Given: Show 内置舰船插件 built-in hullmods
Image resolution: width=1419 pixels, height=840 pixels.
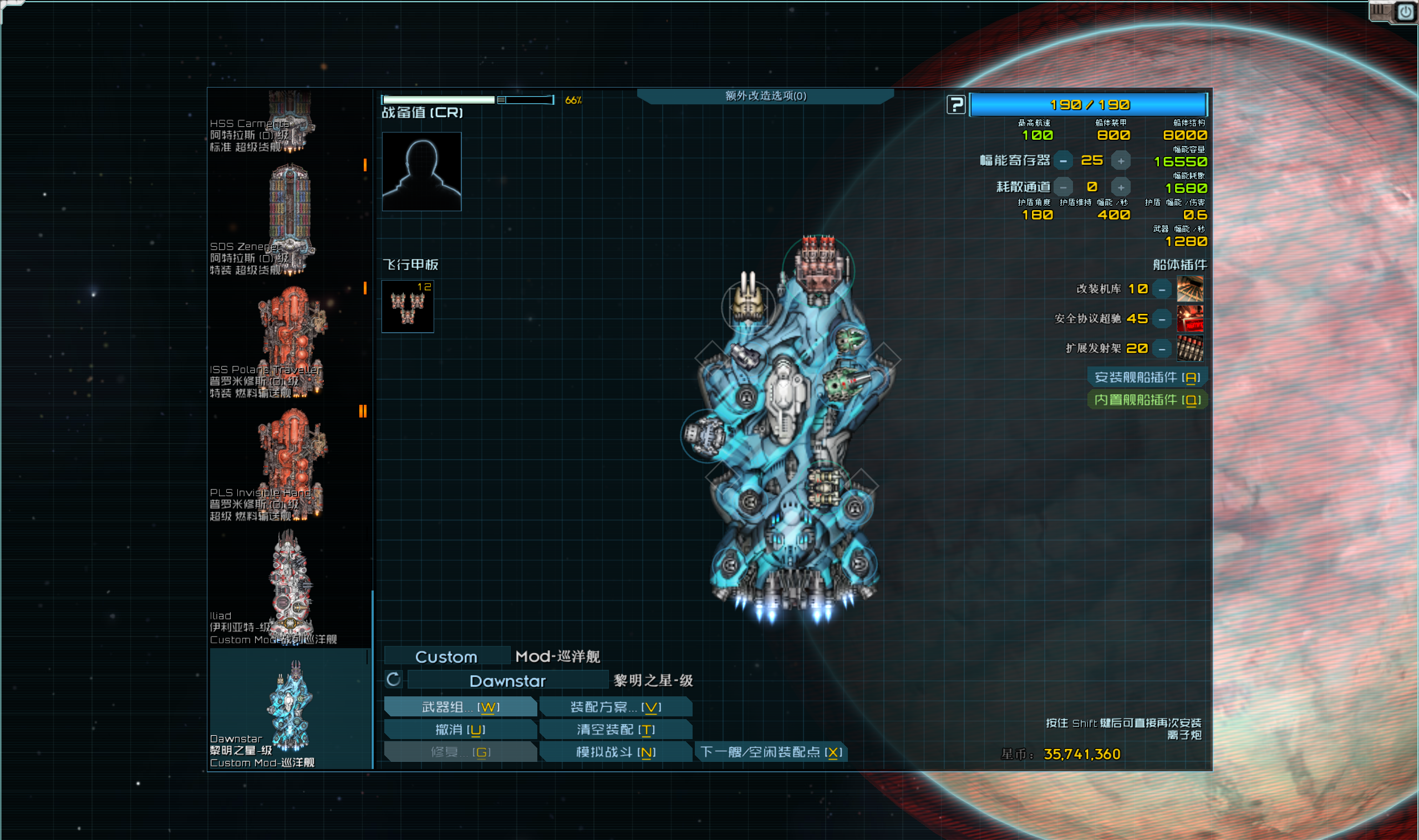Looking at the screenshot, I should point(1147,400).
